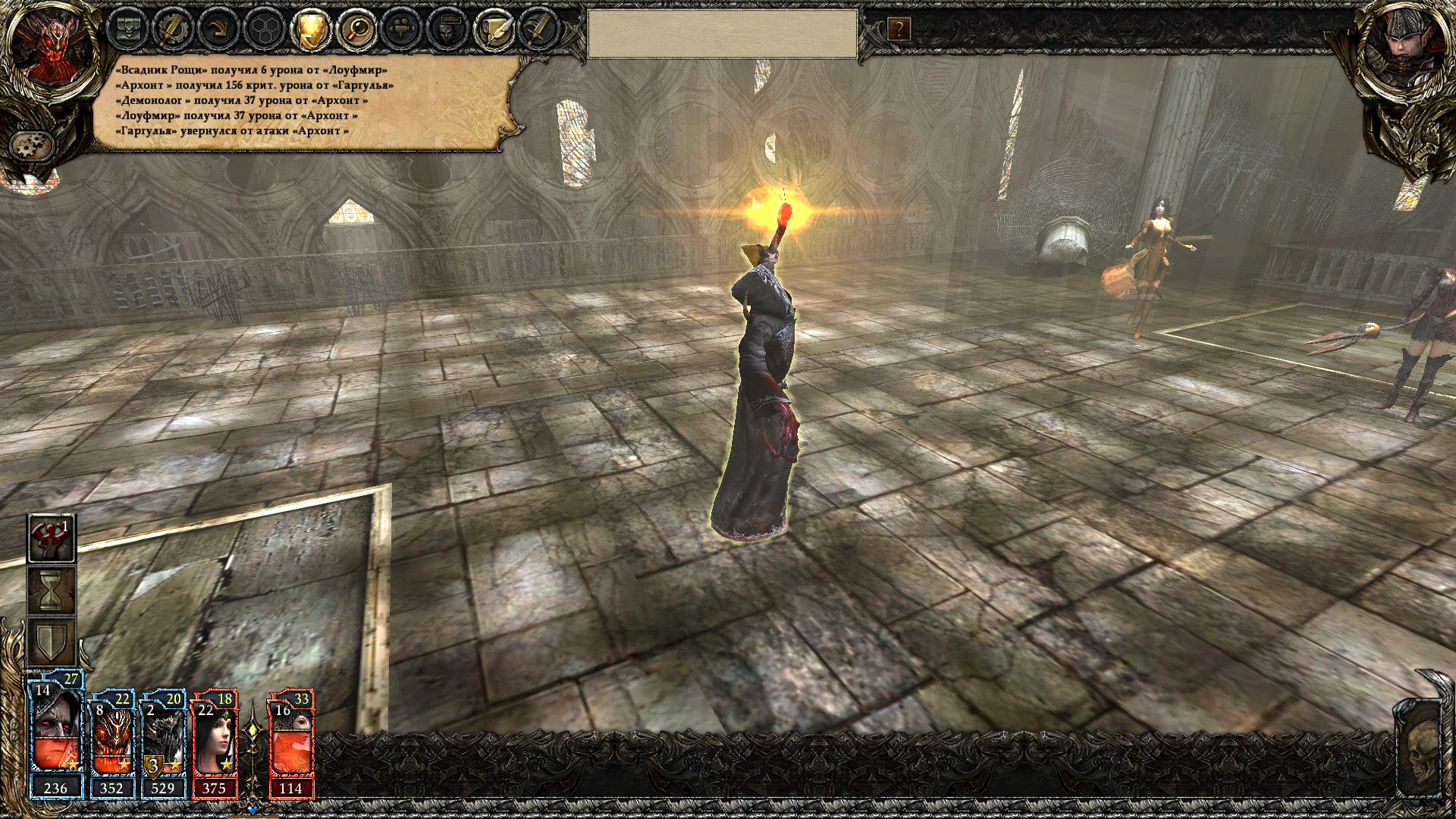The image size is (1456, 819).
Task: Open the scroll and quill icon
Action: [493, 30]
